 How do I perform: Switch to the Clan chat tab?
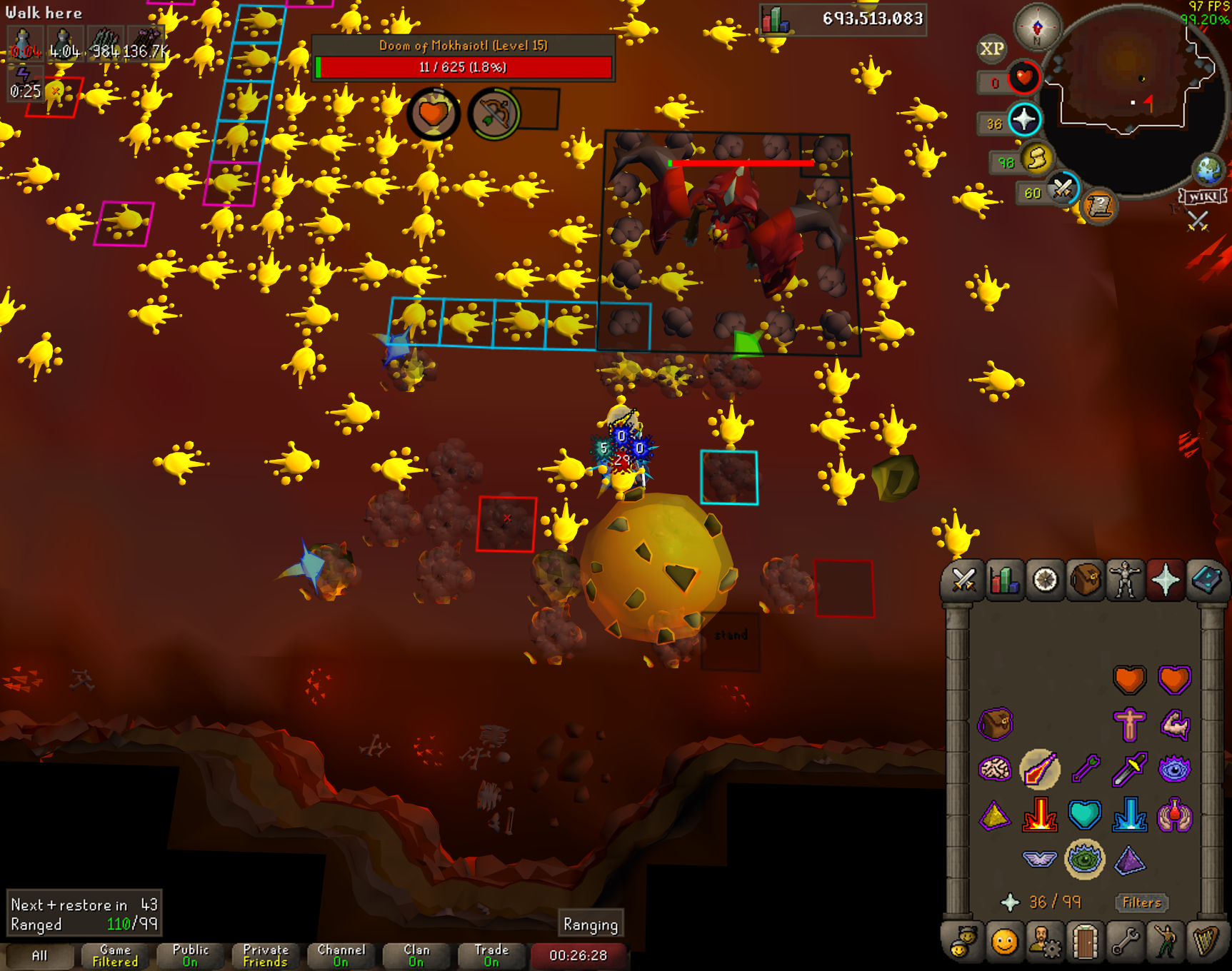pyautogui.click(x=416, y=955)
